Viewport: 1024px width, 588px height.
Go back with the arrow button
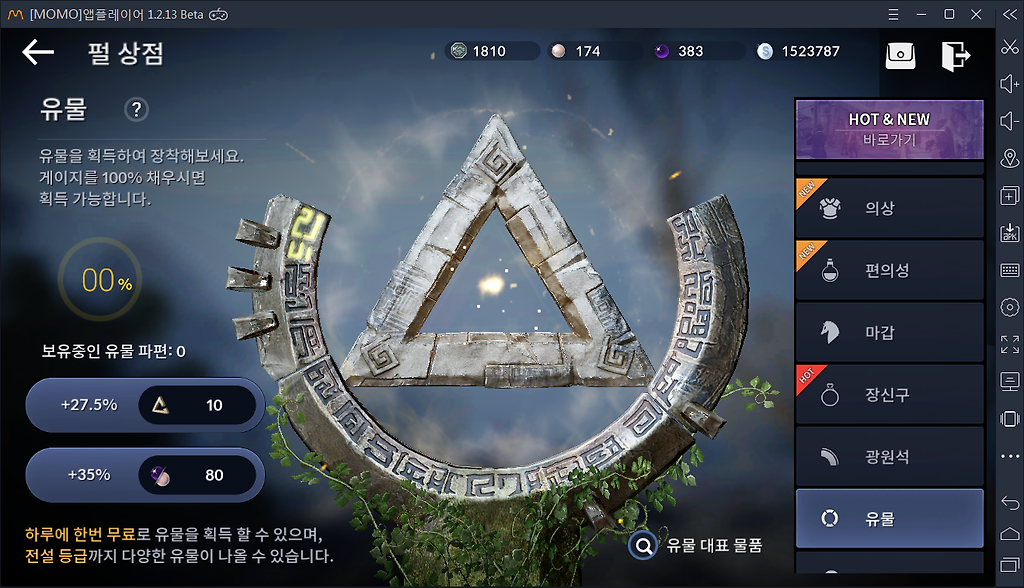click(x=38, y=52)
